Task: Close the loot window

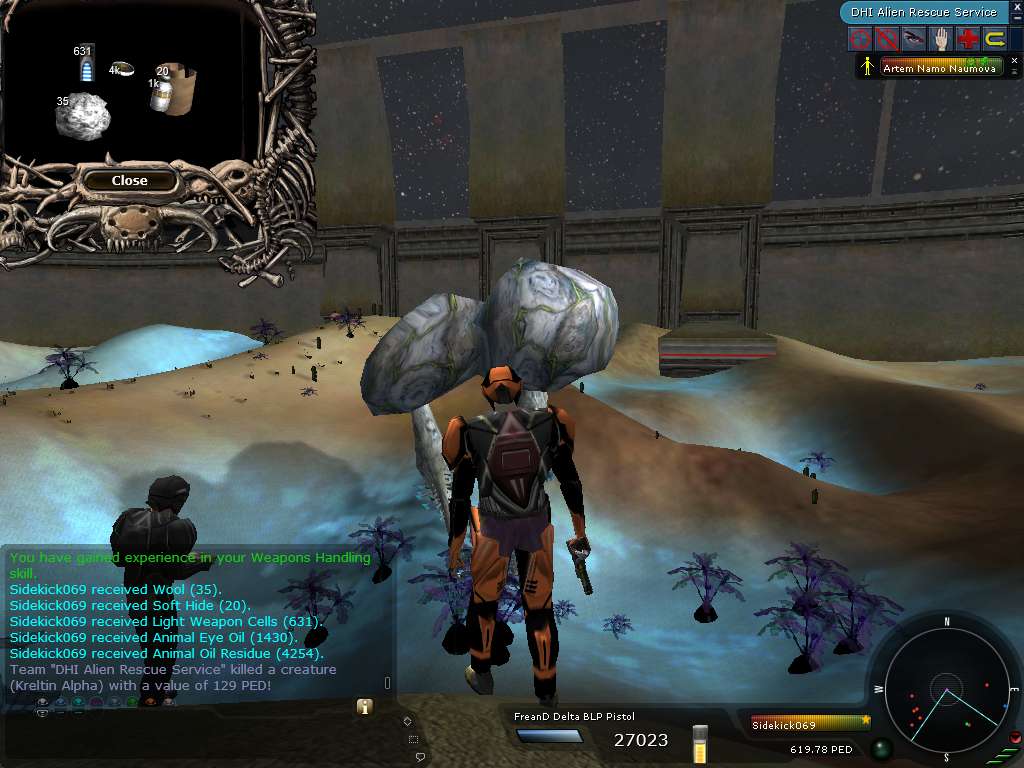Action: pyautogui.click(x=130, y=181)
